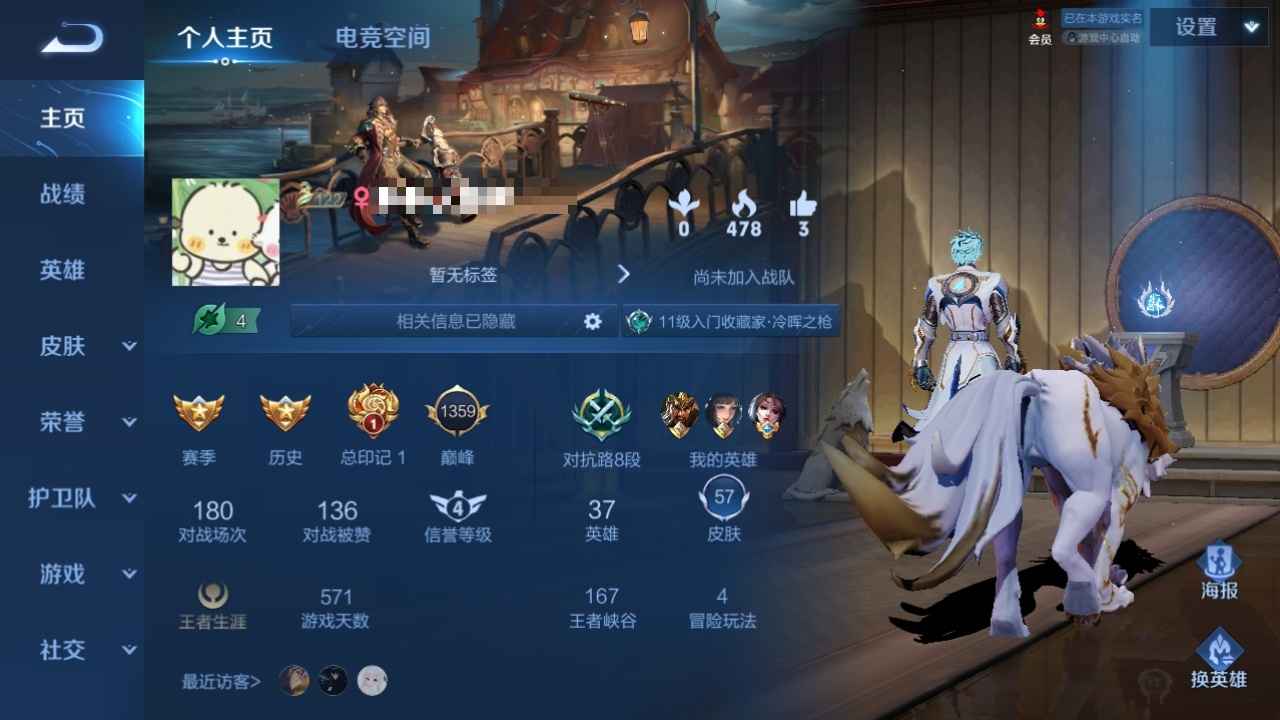Switch to the 电竞空间 tab
1280x720 pixels.
pos(382,38)
